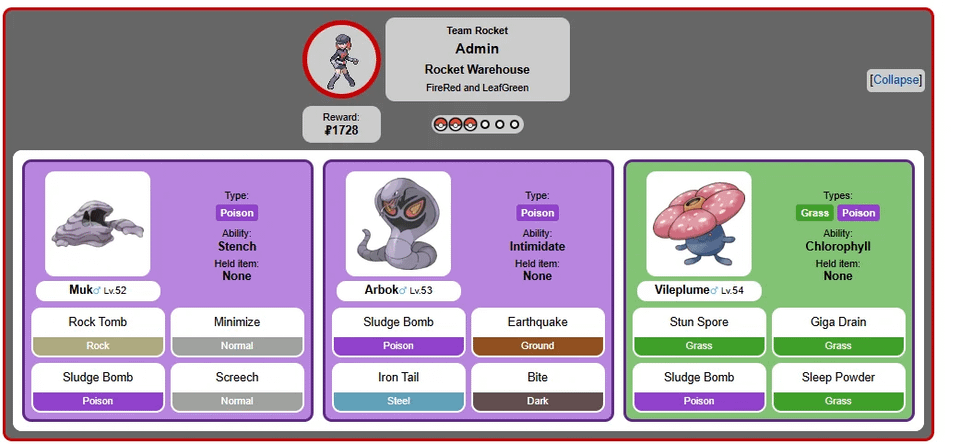The height and width of the screenshot is (444, 960).
Task: Choose the Earthquake move
Action: pos(538,322)
